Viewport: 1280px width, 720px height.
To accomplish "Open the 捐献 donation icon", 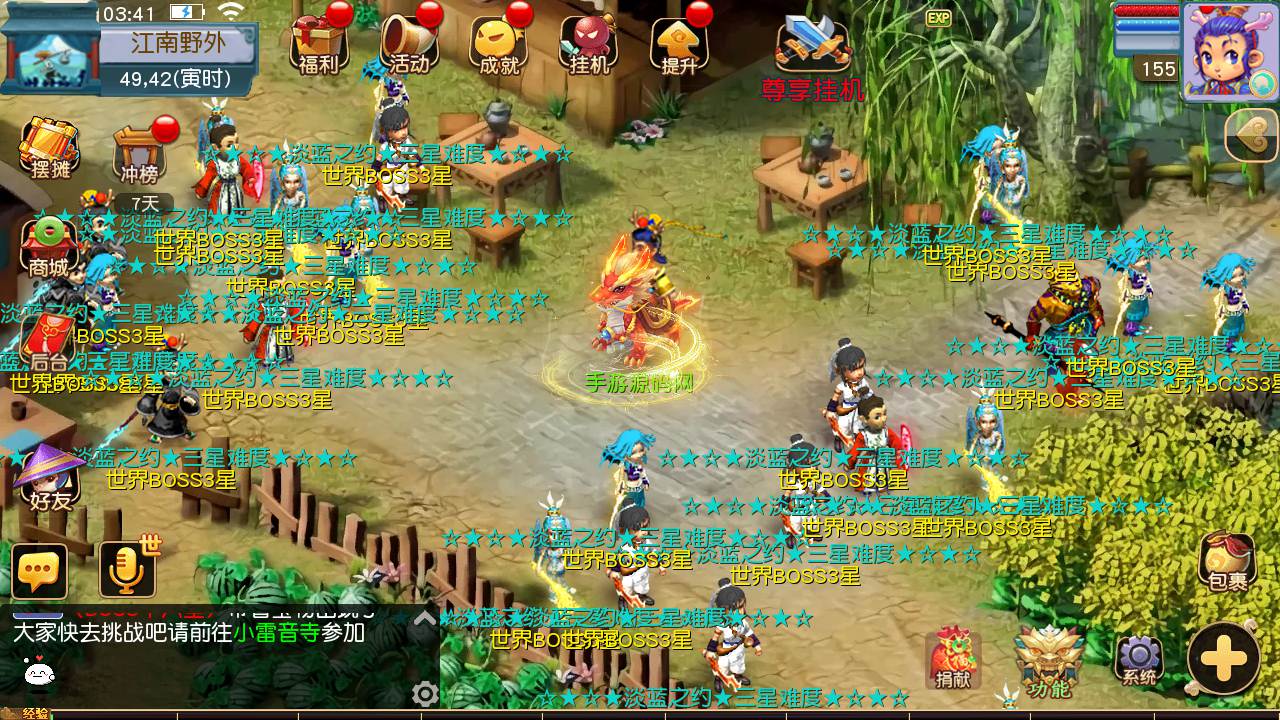I will click(x=952, y=657).
